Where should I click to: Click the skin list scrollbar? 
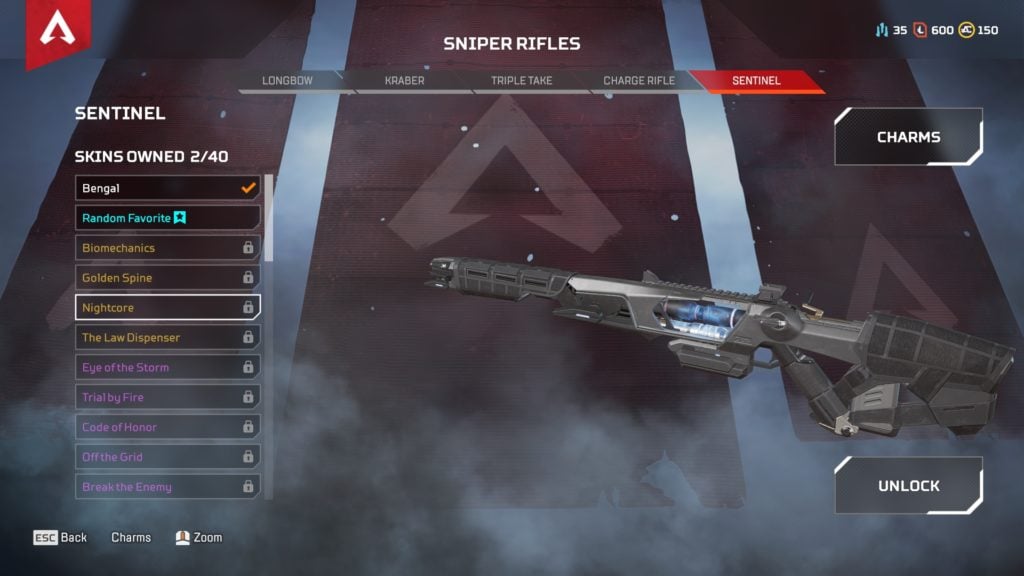coord(268,218)
